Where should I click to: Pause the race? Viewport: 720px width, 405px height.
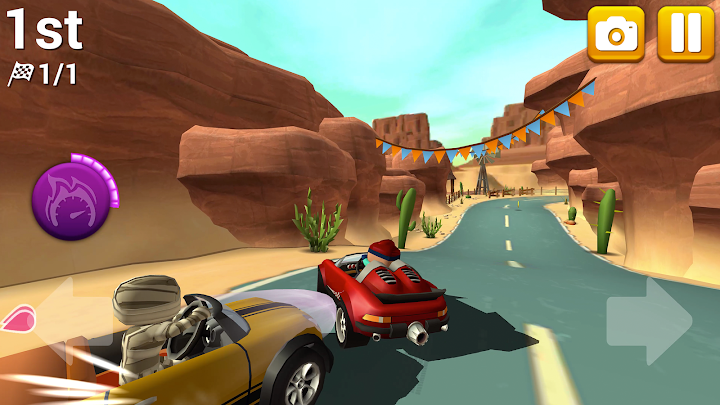[686, 34]
